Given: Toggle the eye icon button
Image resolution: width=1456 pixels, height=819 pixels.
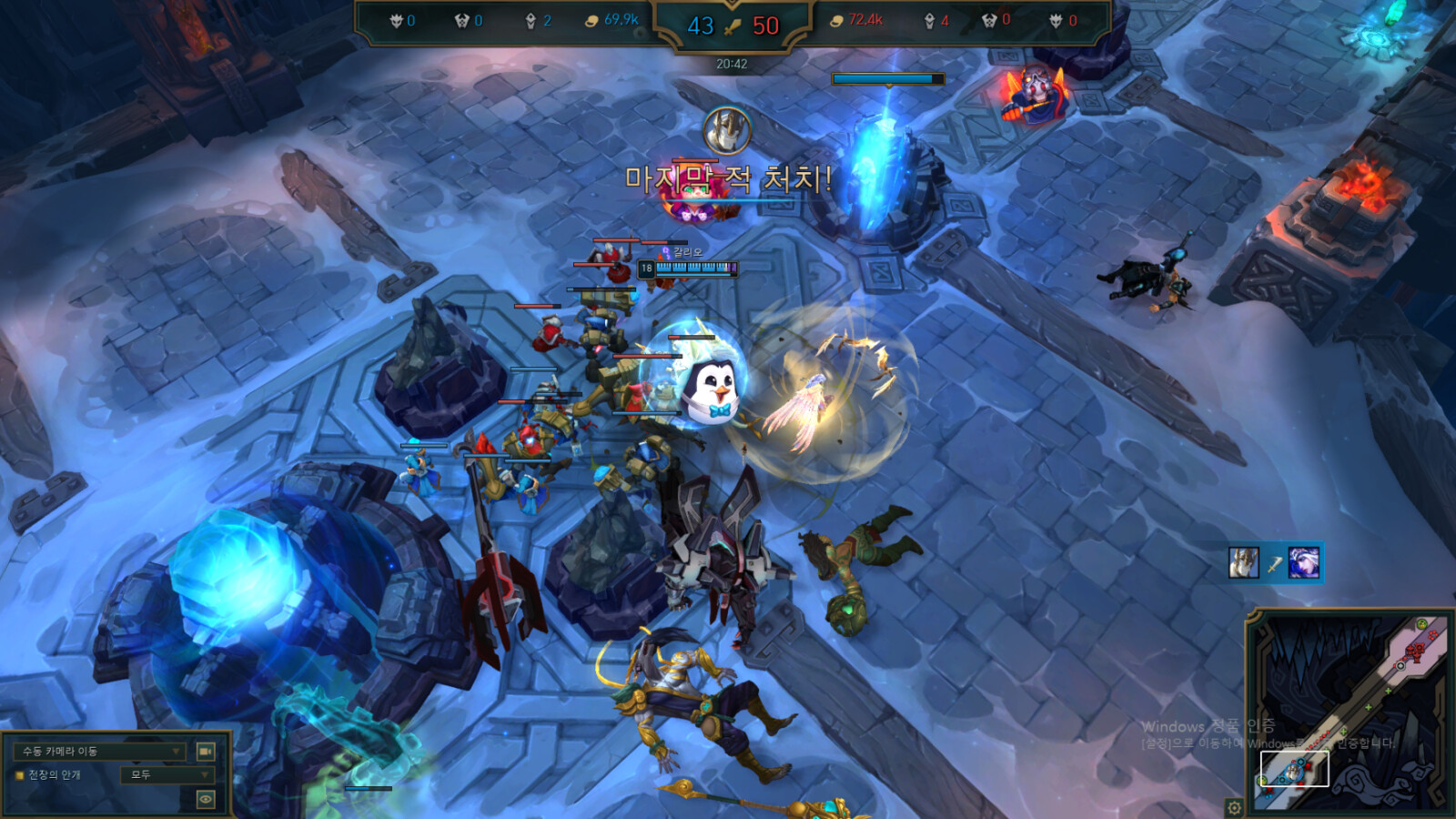Looking at the screenshot, I should [206, 799].
